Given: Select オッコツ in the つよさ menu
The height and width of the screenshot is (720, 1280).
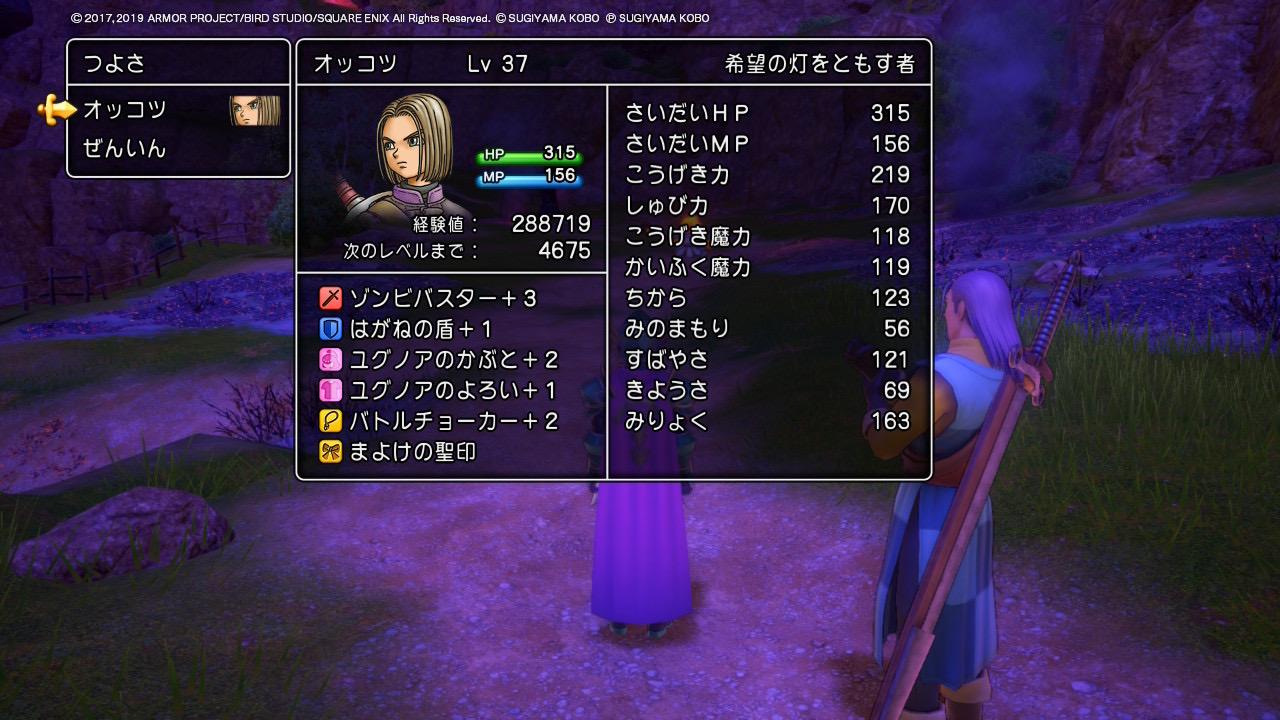Looking at the screenshot, I should coord(125,110).
